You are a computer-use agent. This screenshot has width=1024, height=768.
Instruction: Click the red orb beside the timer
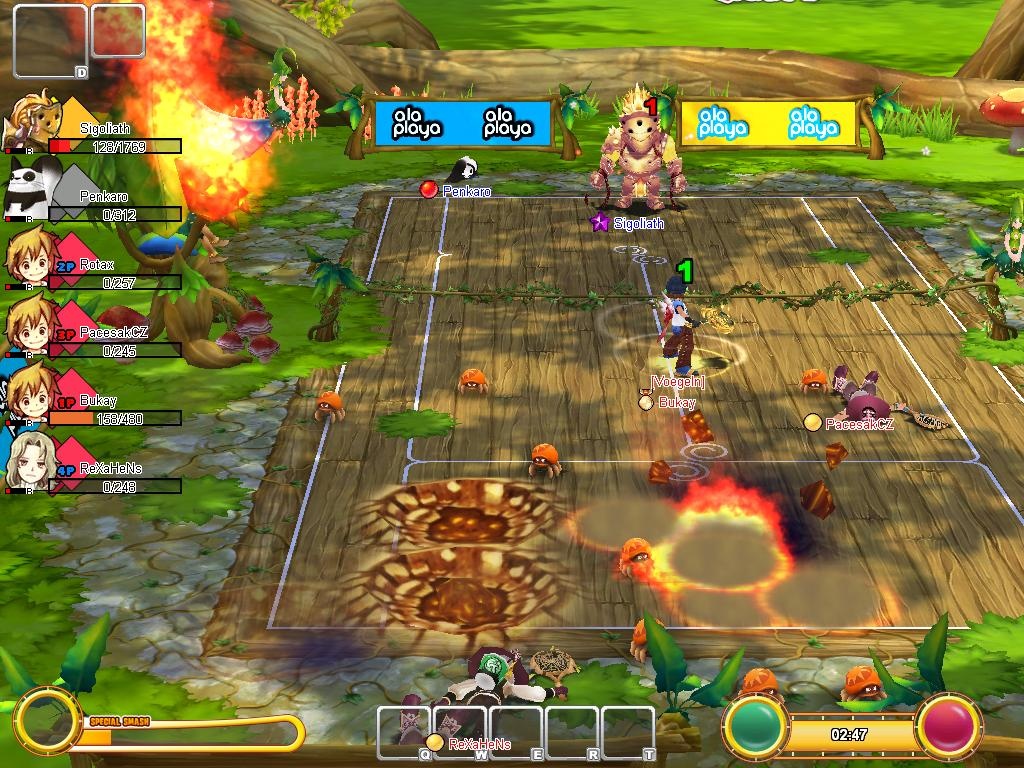point(948,726)
